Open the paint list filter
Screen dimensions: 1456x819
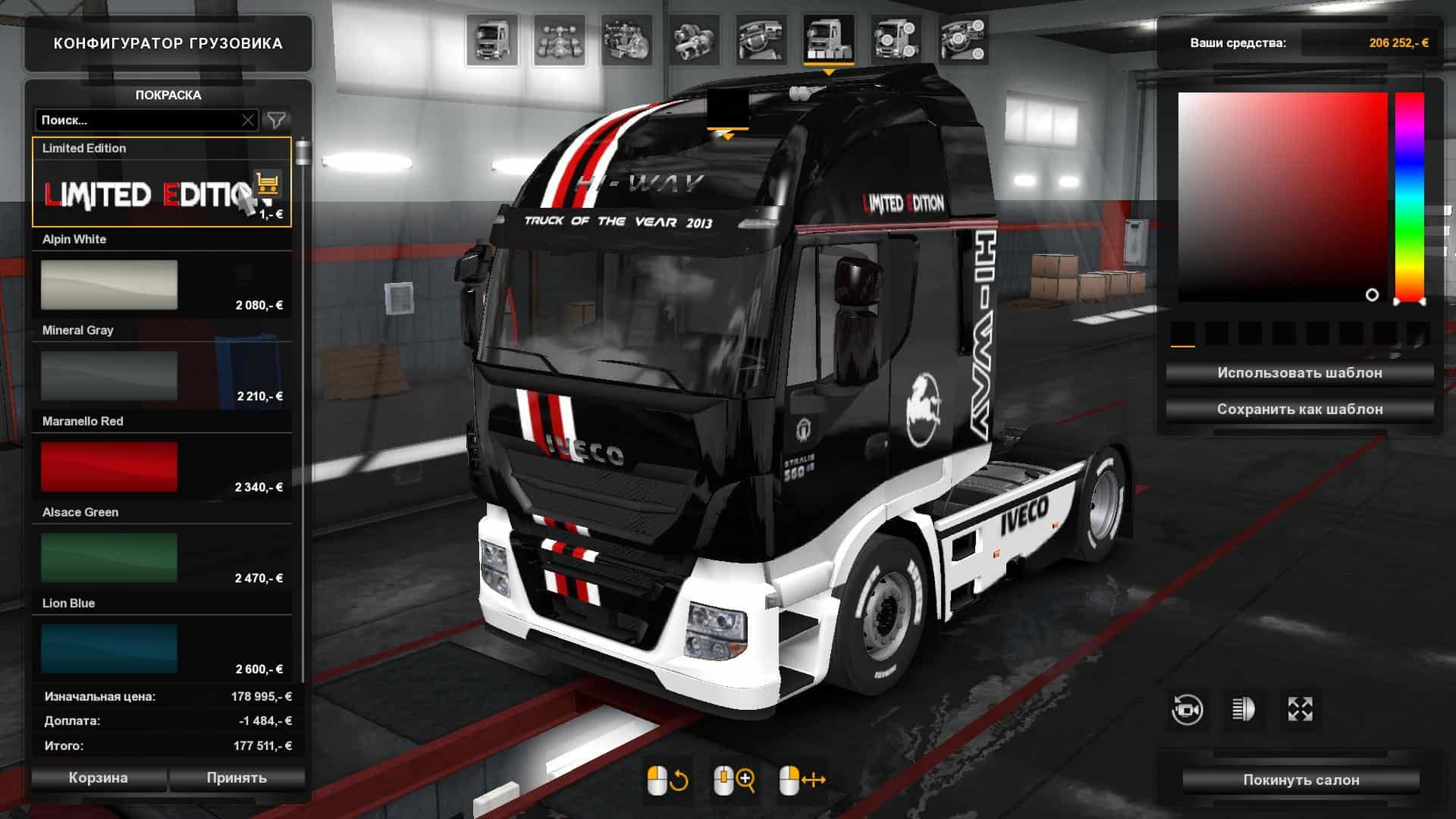277,121
